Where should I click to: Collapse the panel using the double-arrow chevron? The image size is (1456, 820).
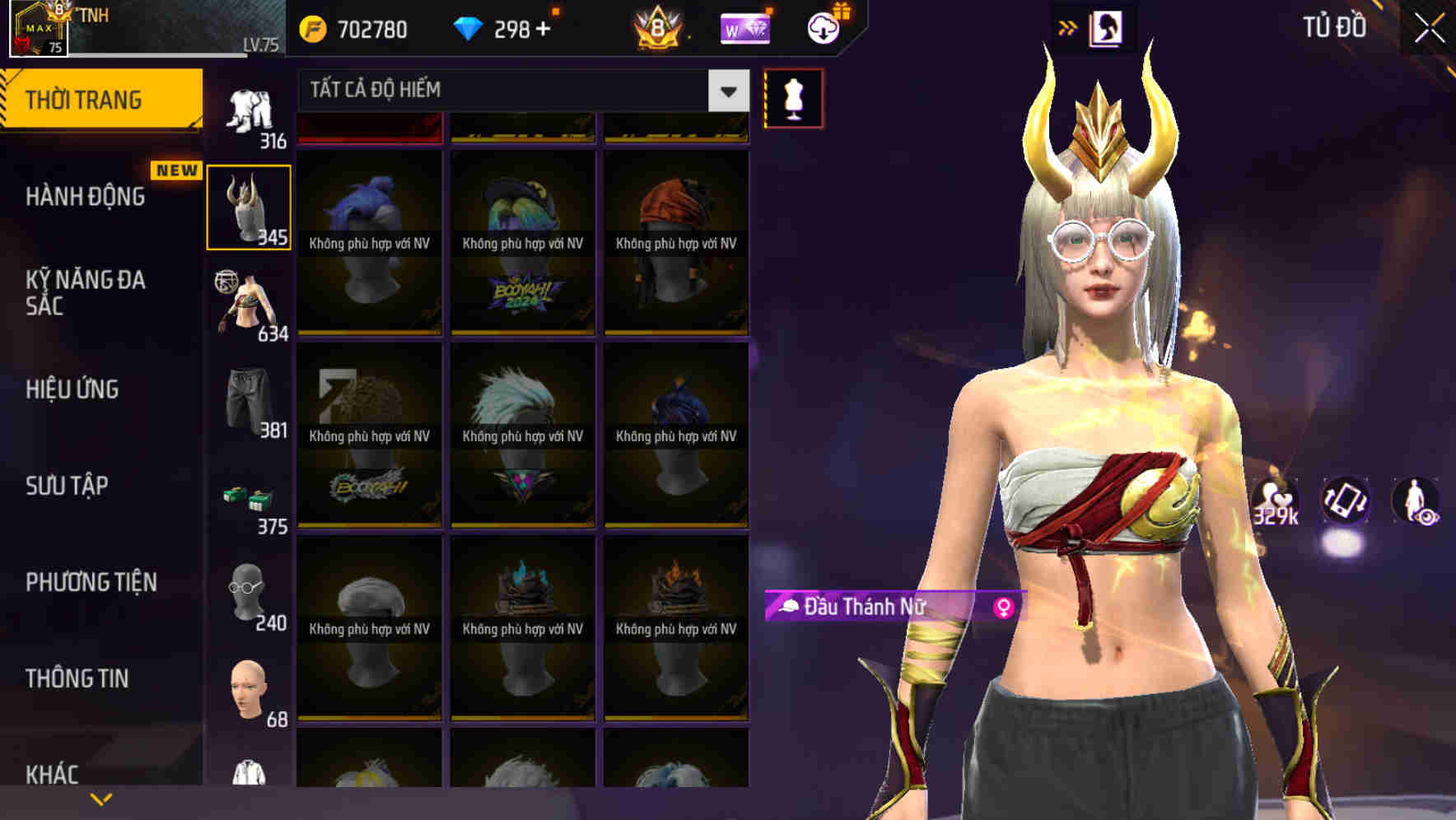coord(1068,27)
